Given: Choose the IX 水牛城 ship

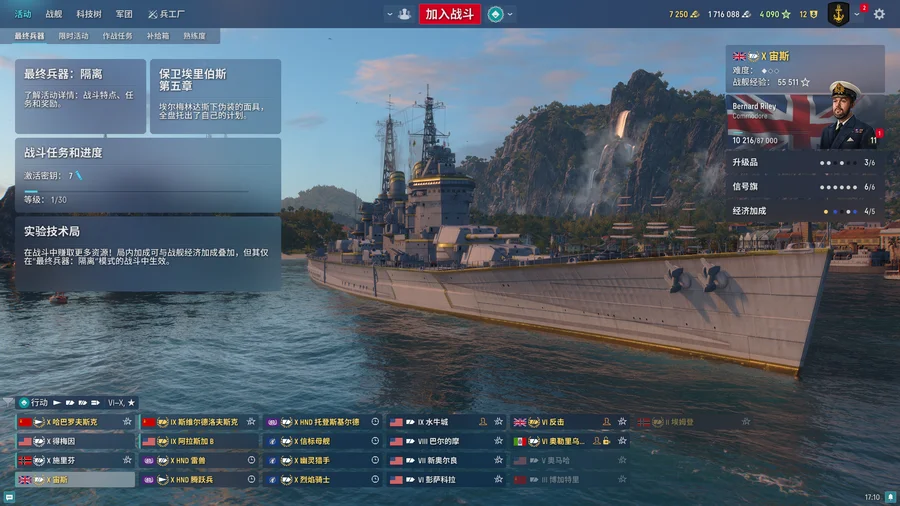Looking at the screenshot, I should click(445, 422).
